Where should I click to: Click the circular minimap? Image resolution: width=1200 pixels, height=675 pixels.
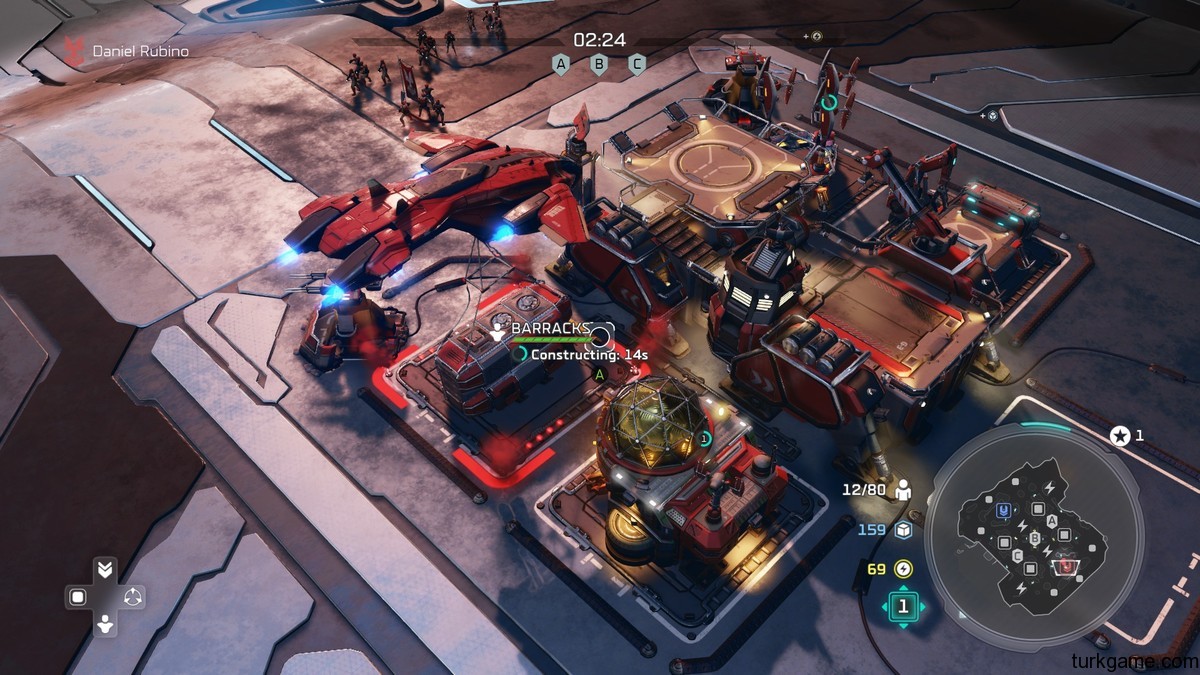pos(1032,537)
